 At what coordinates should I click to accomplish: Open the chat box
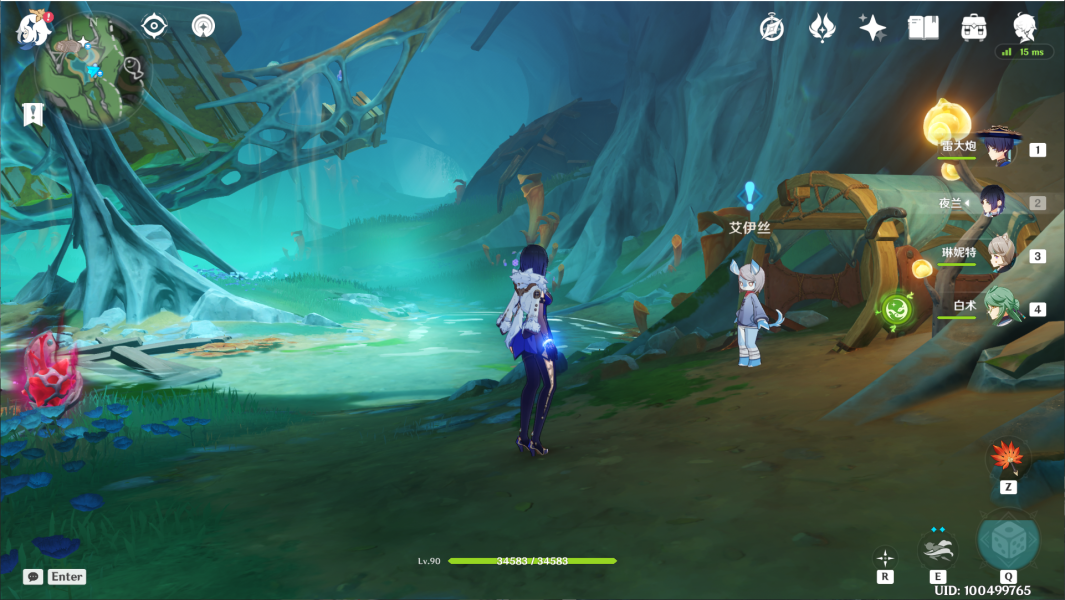click(34, 577)
